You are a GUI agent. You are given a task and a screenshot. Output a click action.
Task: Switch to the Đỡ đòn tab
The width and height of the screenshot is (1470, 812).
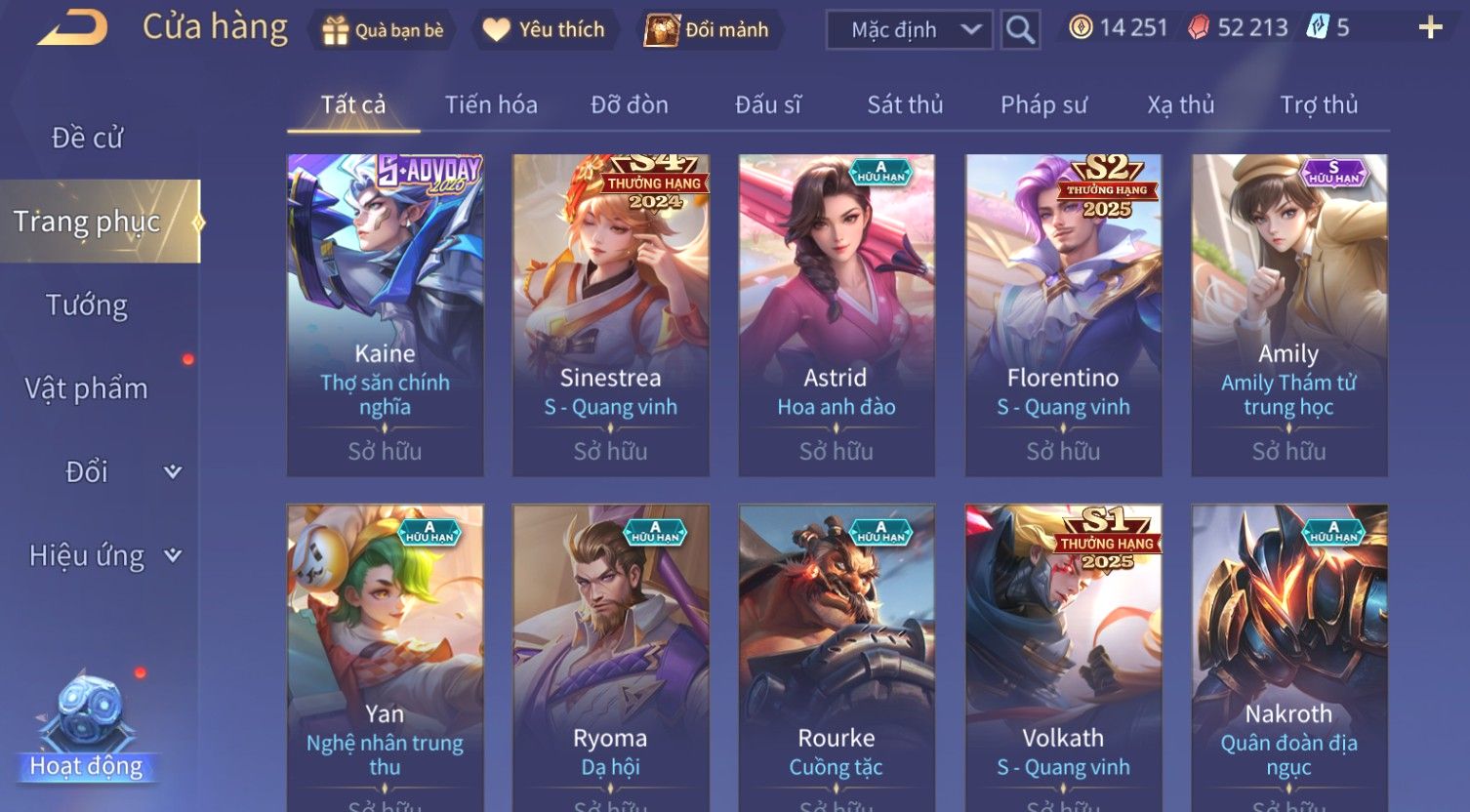coord(630,104)
